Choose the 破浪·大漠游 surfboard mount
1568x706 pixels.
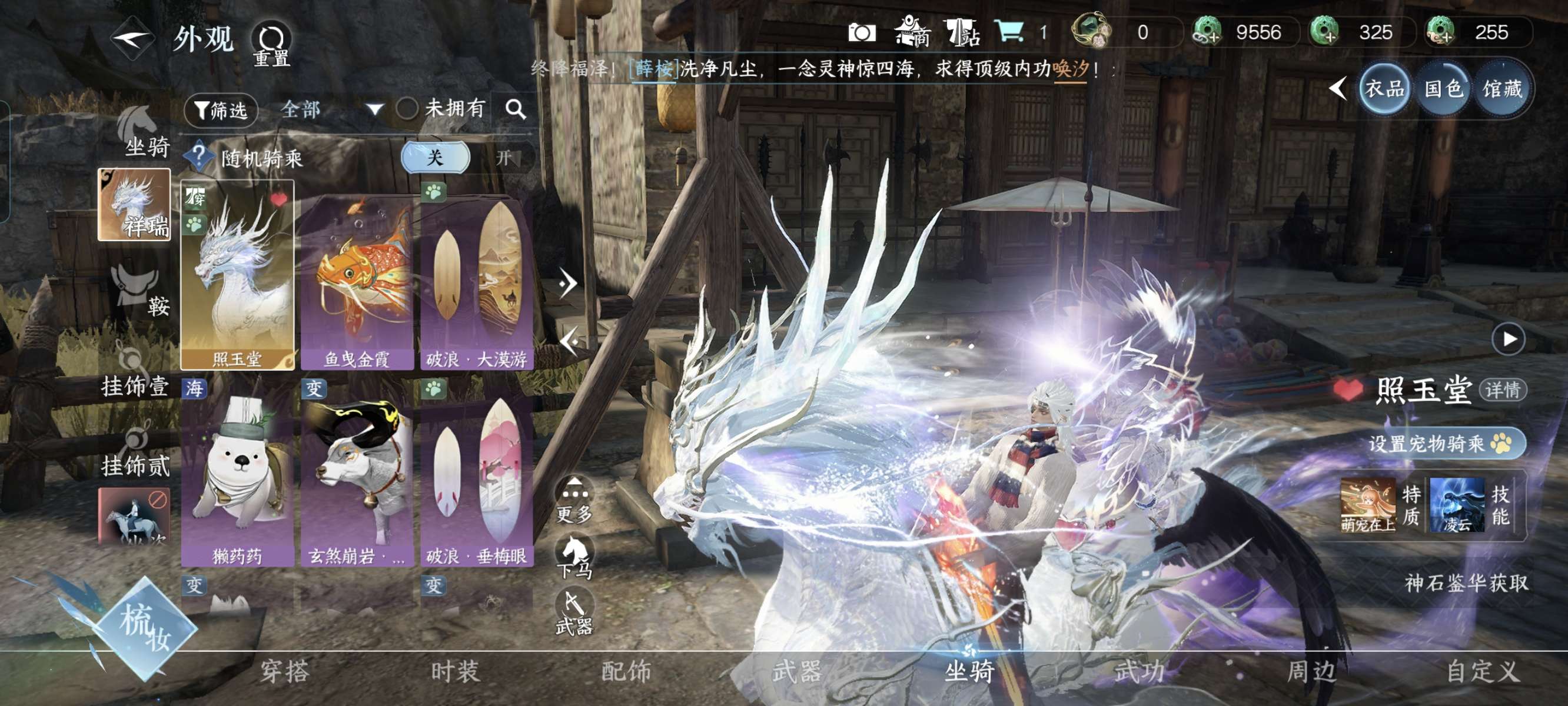pyautogui.click(x=477, y=281)
